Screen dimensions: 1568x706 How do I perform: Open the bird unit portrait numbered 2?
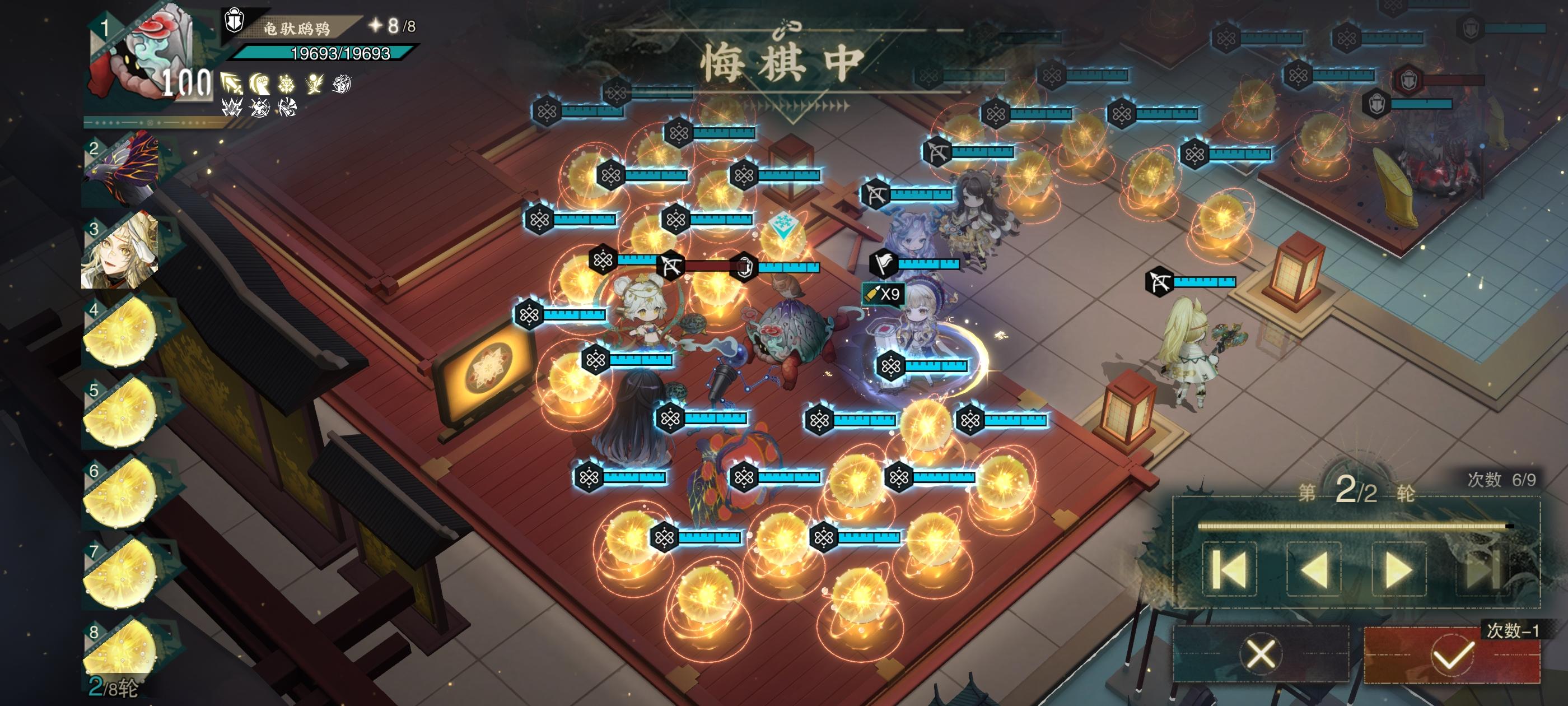pos(122,170)
